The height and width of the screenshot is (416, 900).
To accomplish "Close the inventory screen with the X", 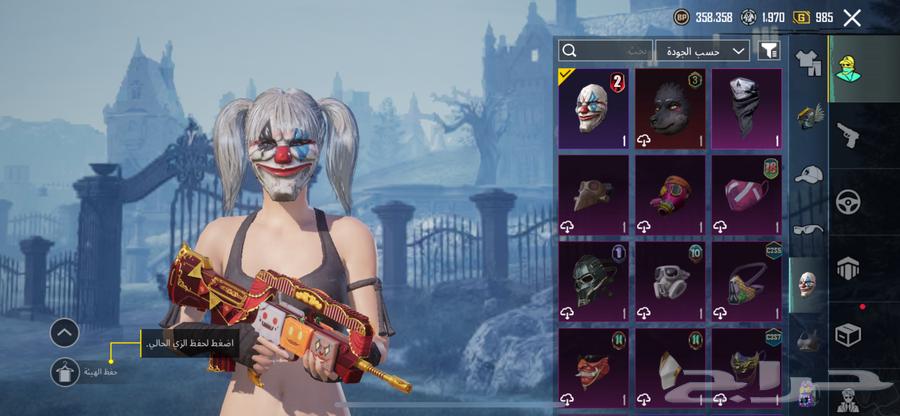I will (x=852, y=17).
